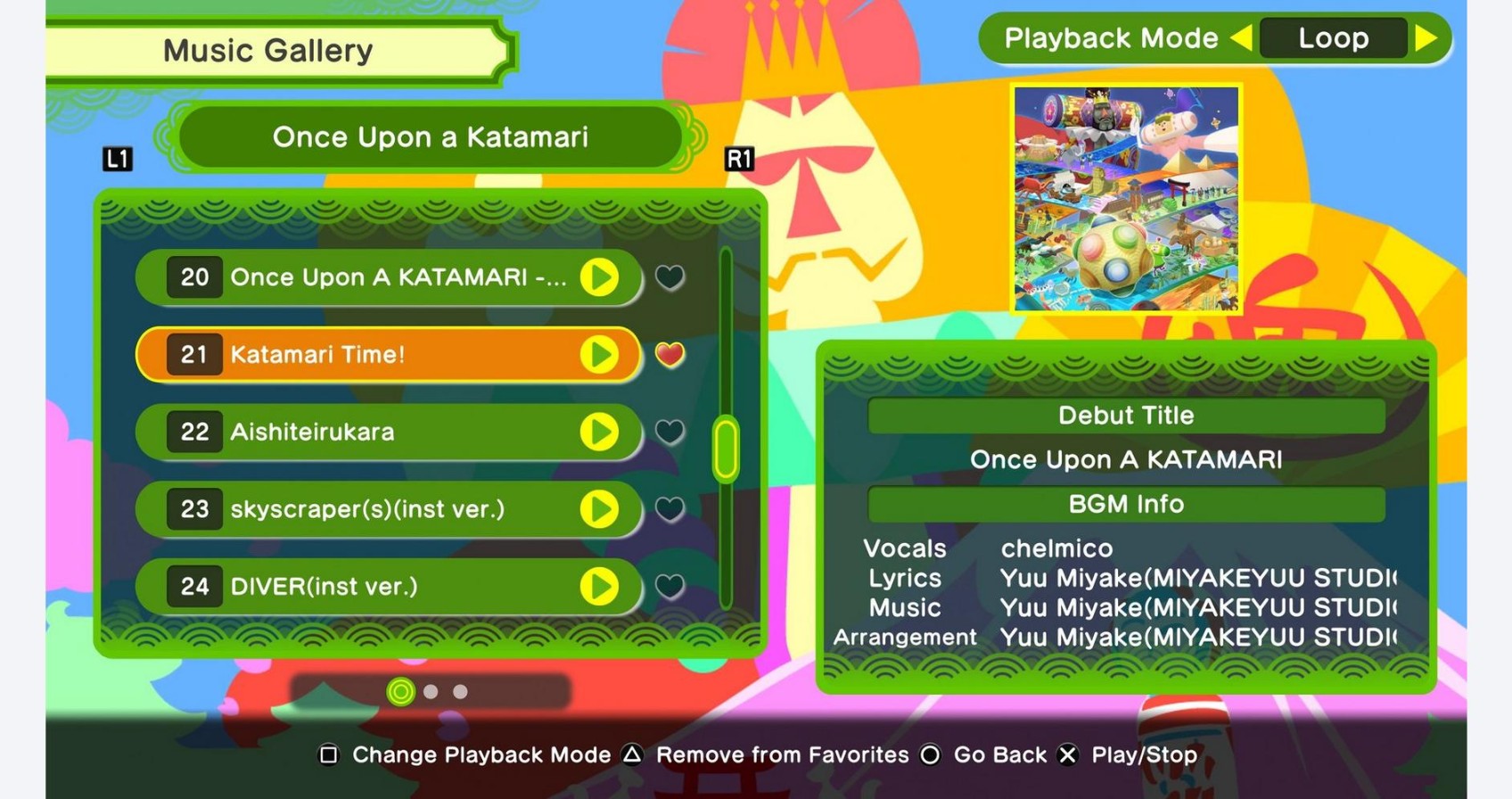The width and height of the screenshot is (1512, 799).
Task: Play skyscraper(s) instrumental version
Action: click(x=599, y=510)
